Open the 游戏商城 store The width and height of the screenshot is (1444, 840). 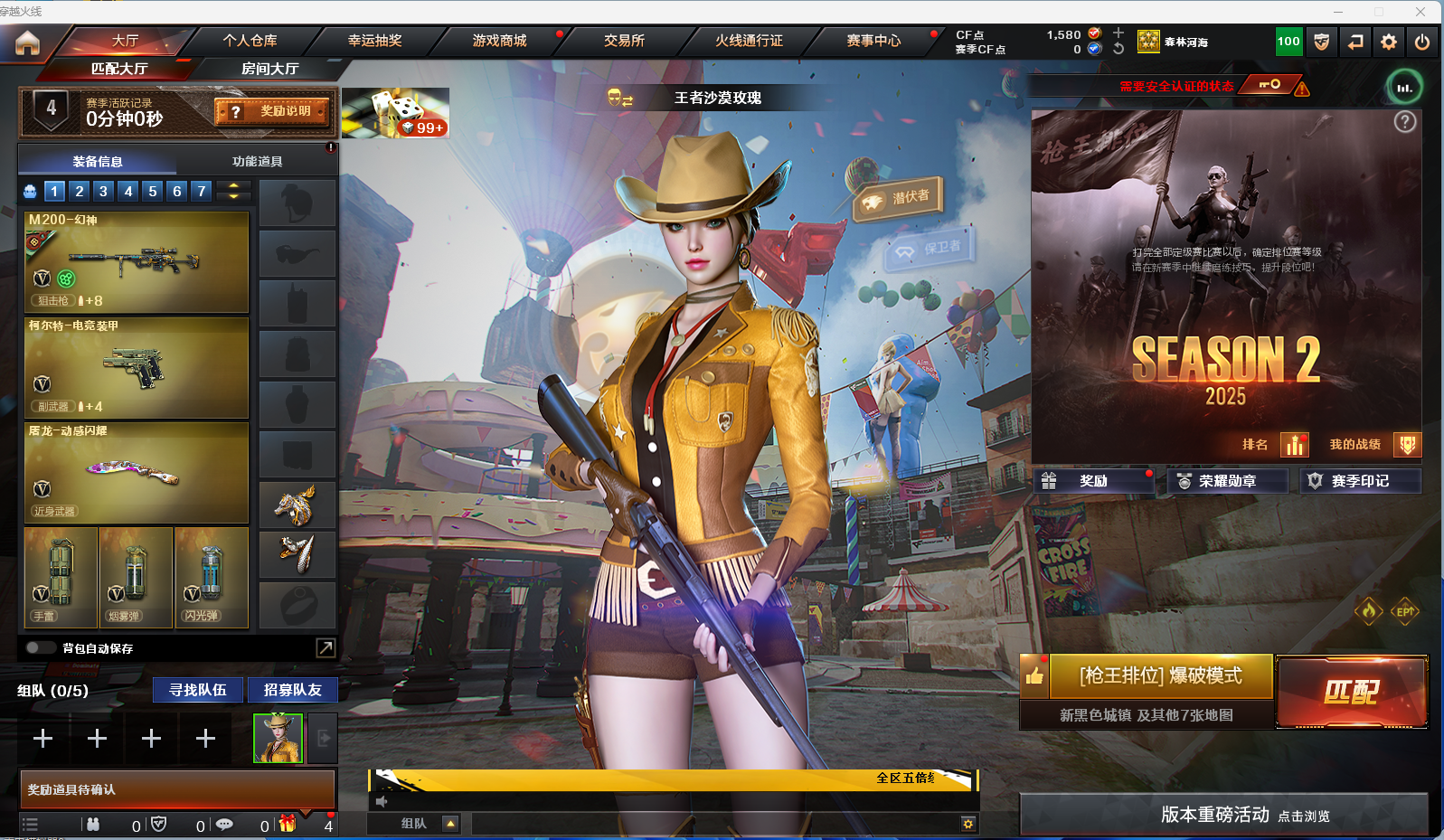499,41
